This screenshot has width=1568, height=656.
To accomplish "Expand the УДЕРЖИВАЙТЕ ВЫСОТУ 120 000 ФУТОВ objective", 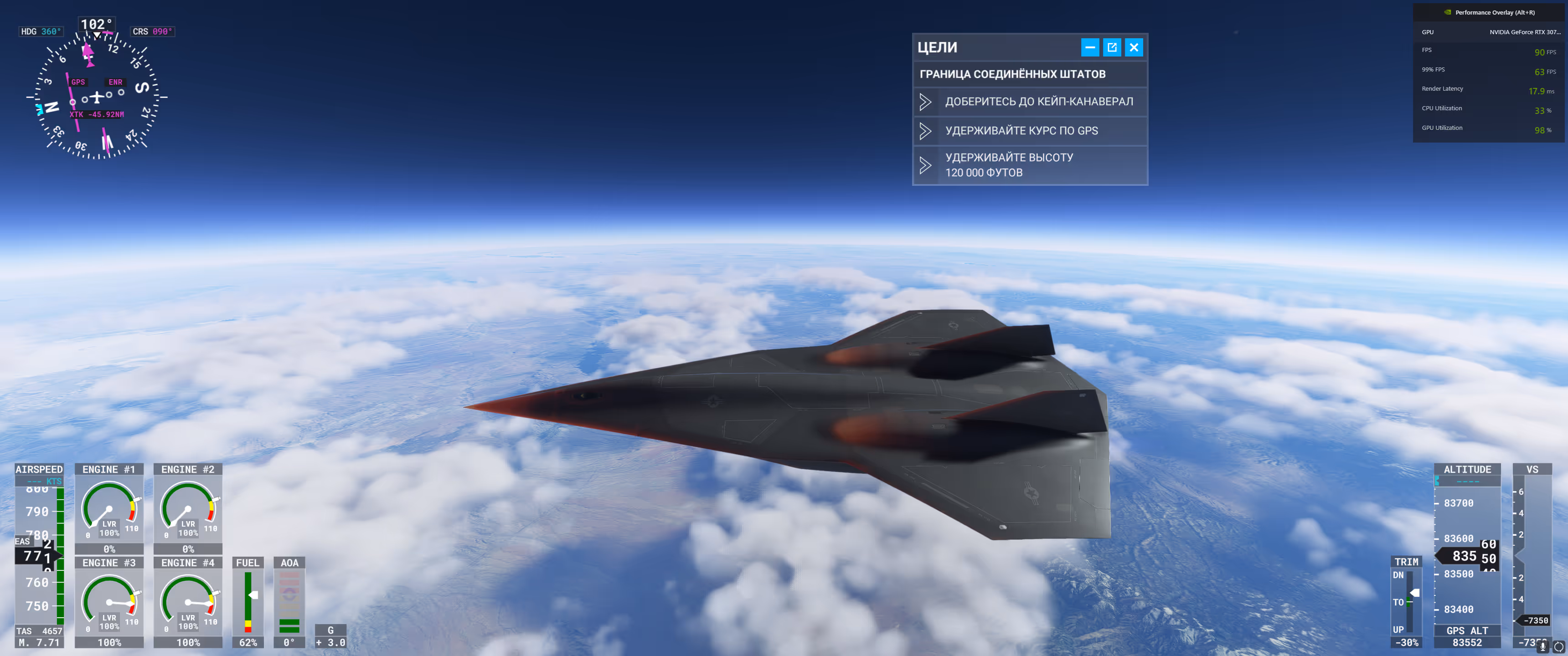I will pyautogui.click(x=925, y=165).
